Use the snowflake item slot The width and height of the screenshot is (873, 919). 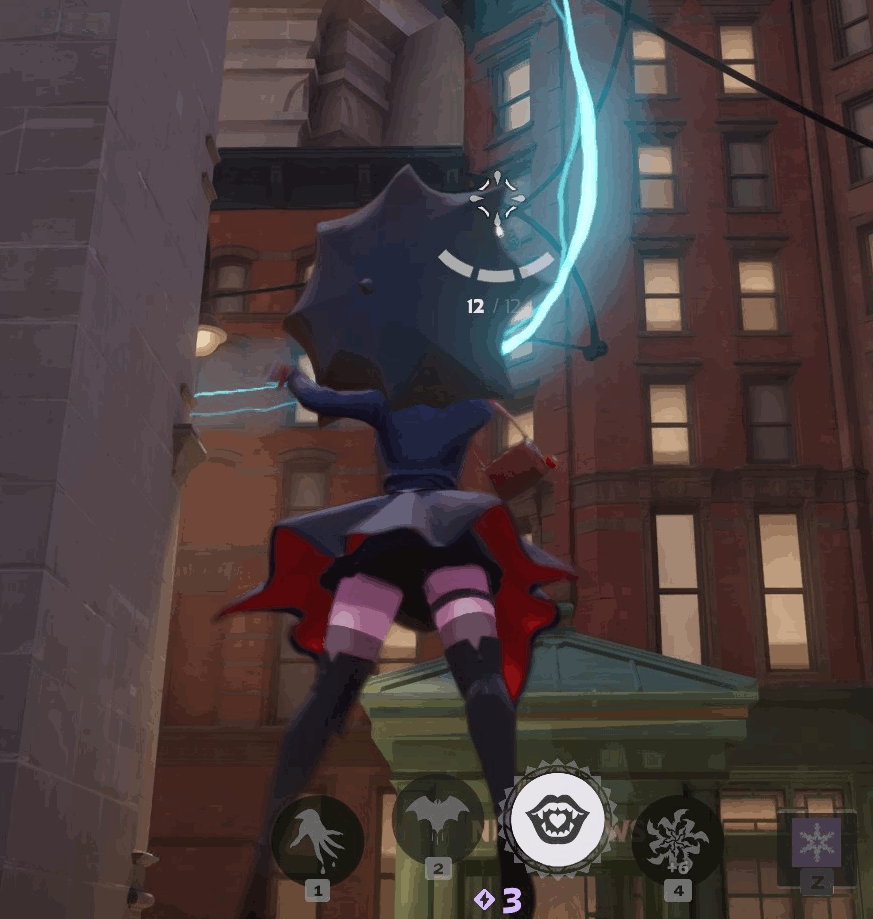pos(816,842)
